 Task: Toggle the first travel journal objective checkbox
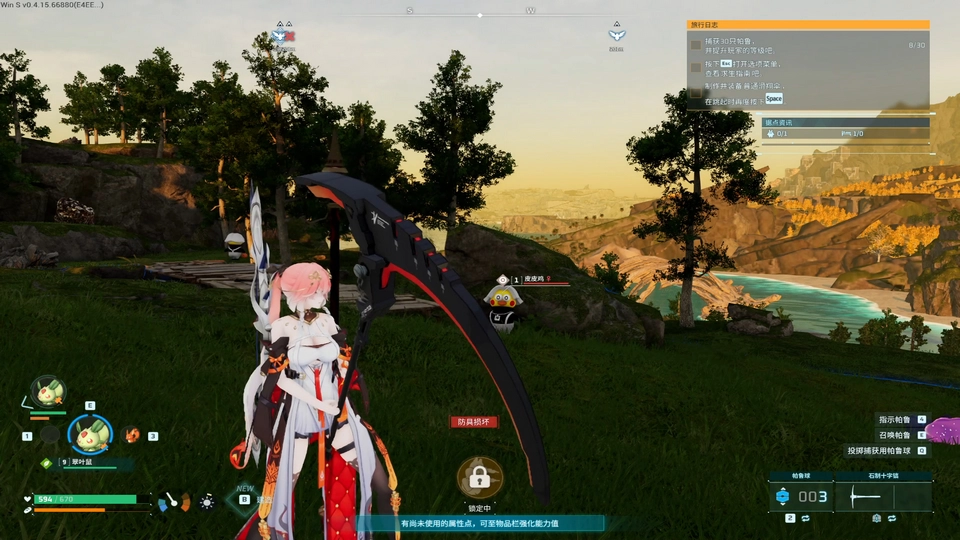coord(696,45)
